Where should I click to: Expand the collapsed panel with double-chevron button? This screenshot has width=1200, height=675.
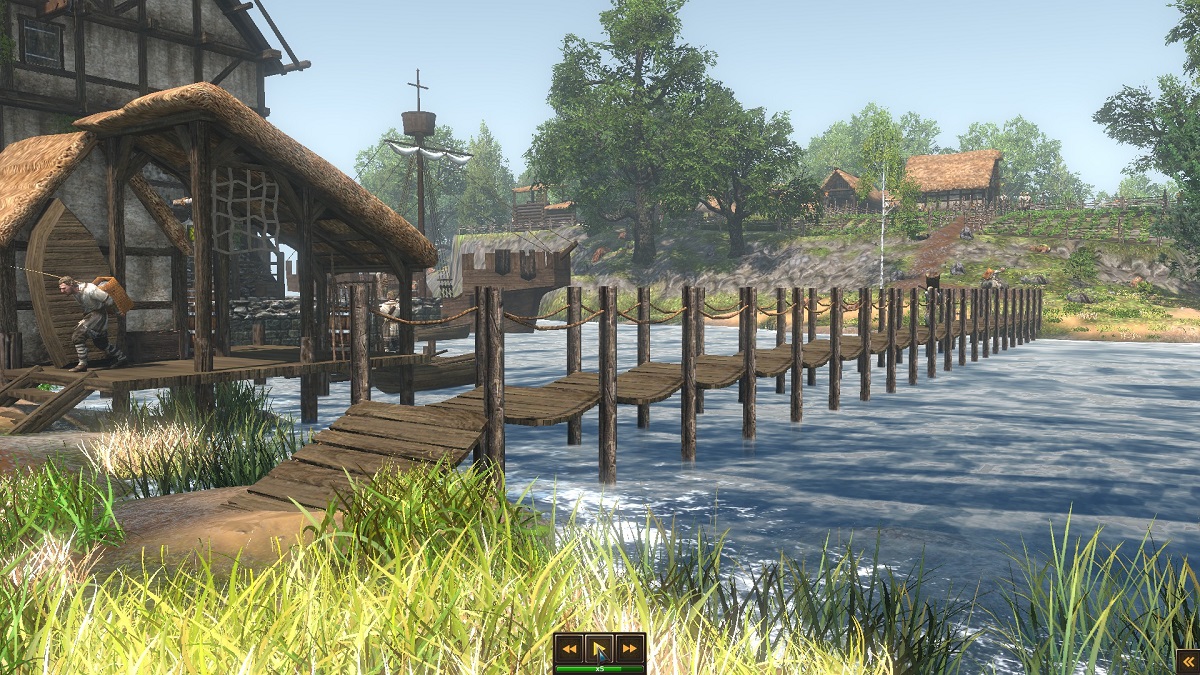coord(1187,661)
